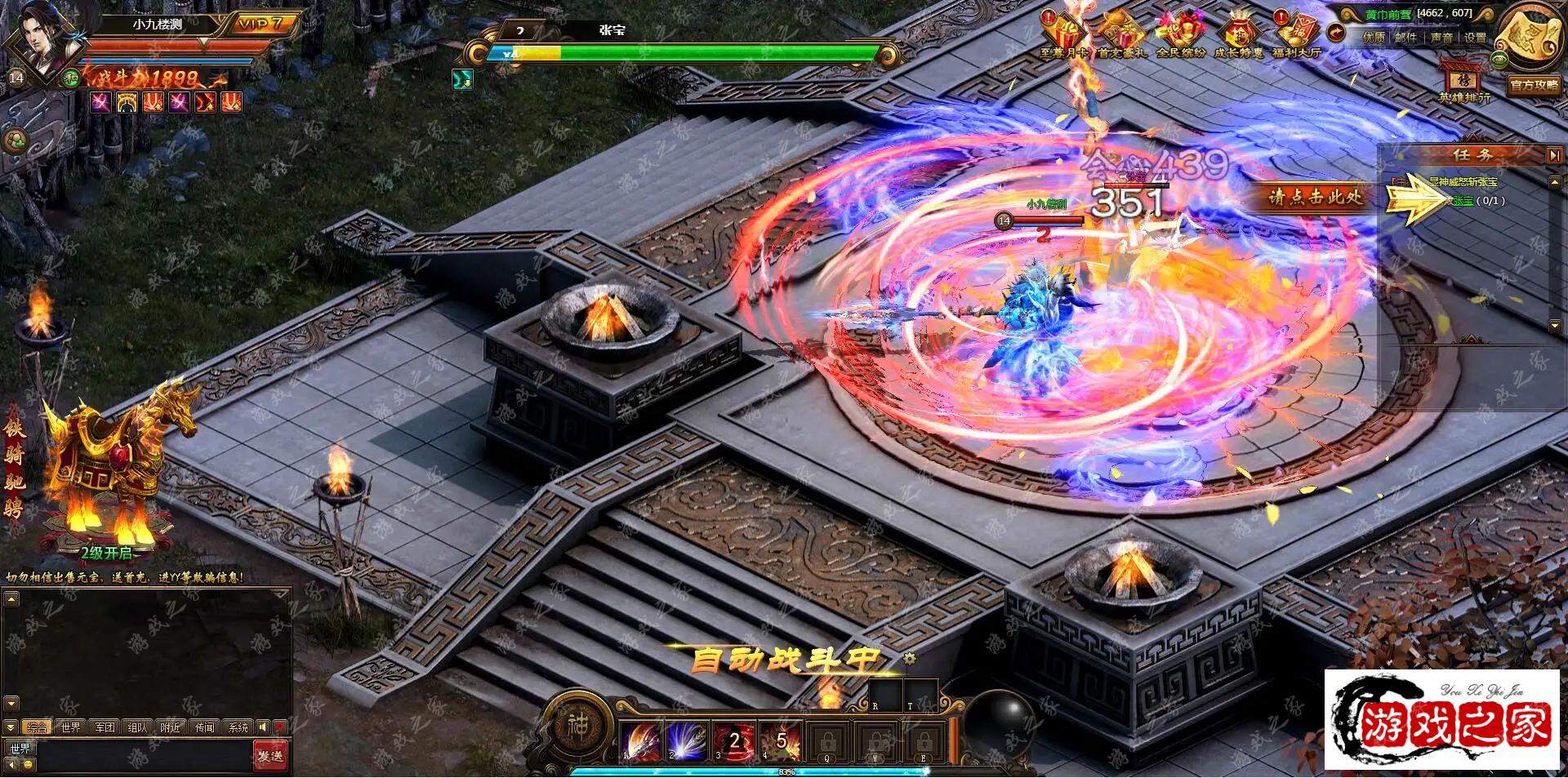Switch to the 世界 chat tab
This screenshot has height=778, width=1568.
[x=71, y=727]
